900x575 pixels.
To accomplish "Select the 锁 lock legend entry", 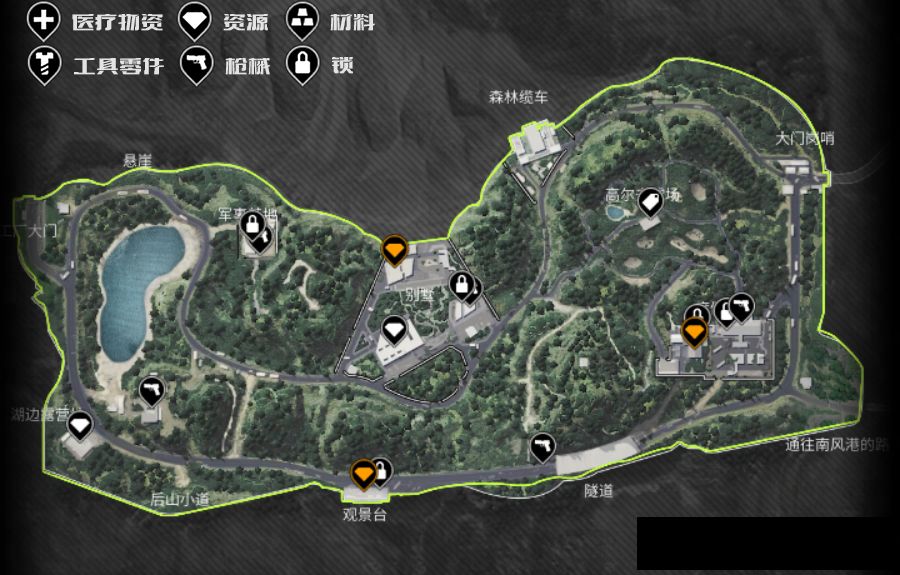I will tap(301, 65).
